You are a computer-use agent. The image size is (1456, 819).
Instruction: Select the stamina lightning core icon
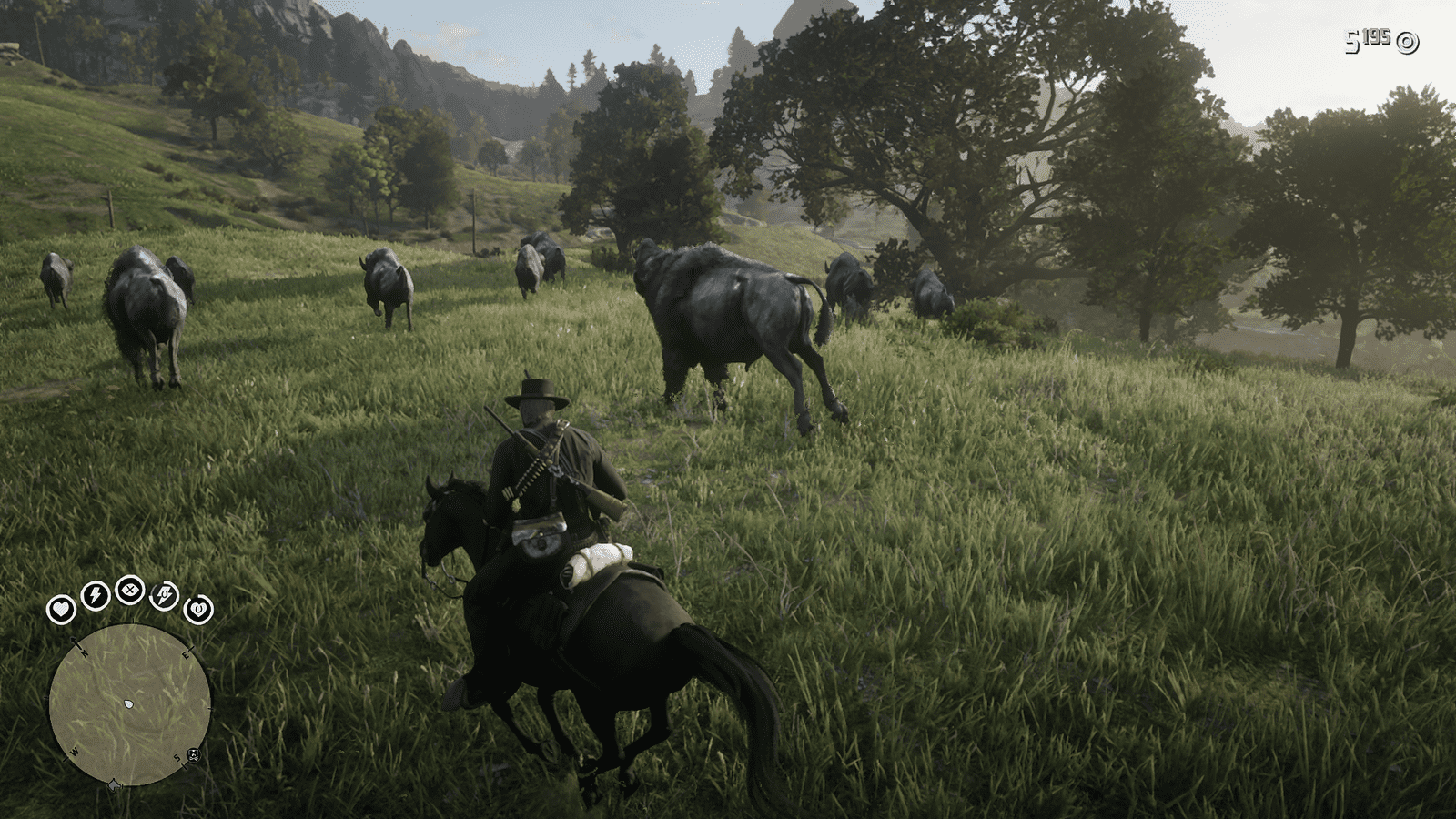(95, 594)
